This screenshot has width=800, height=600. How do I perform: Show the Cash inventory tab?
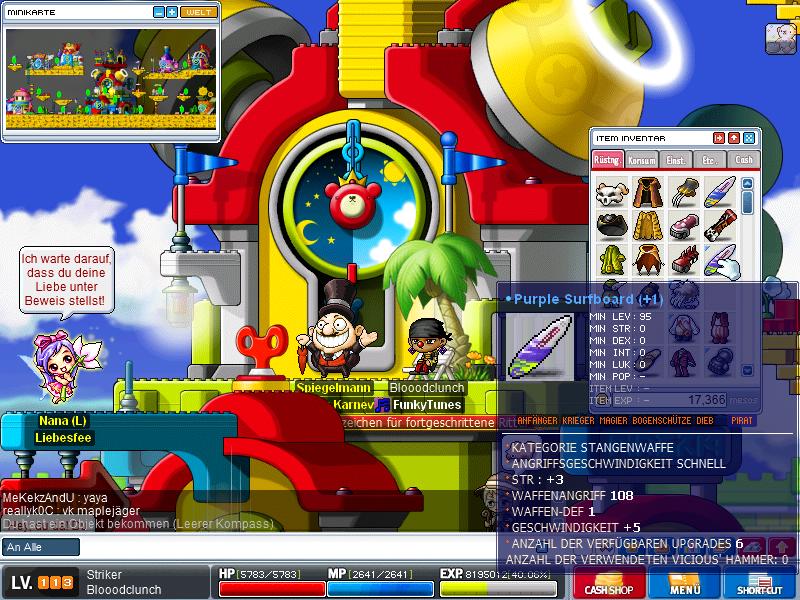click(x=744, y=160)
